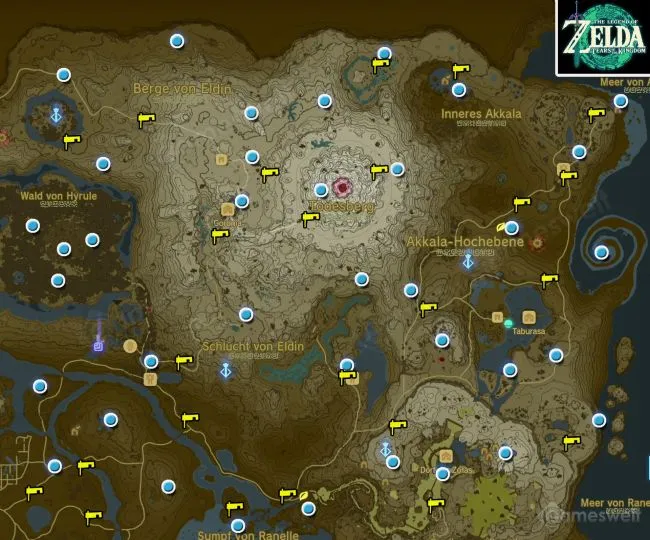Select the teal marker beside Taburasa

(x=509, y=323)
